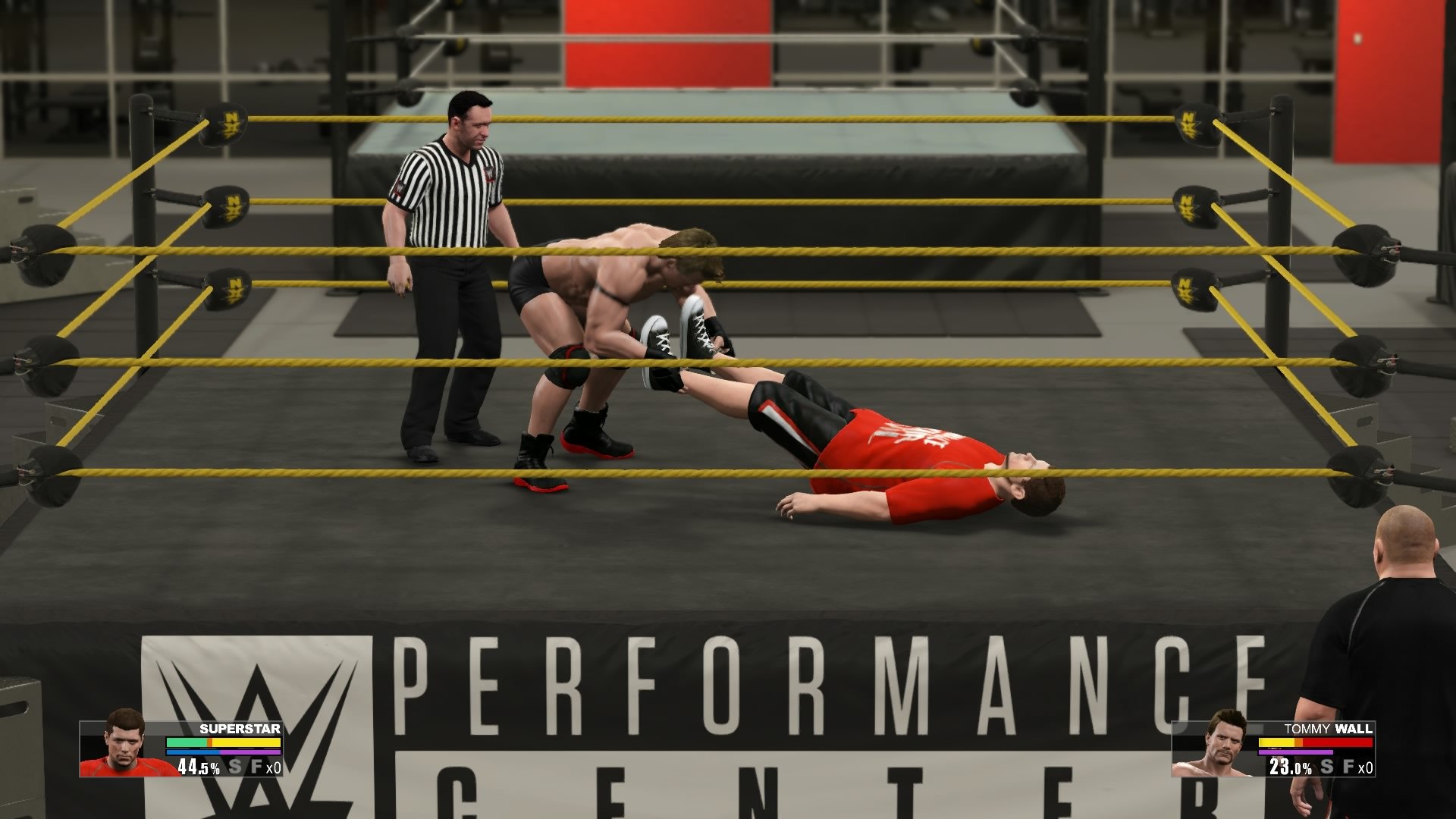Click the S signature indicator beside TOMMY WALL
Screen dimensions: 1456x819
pos(1326,767)
